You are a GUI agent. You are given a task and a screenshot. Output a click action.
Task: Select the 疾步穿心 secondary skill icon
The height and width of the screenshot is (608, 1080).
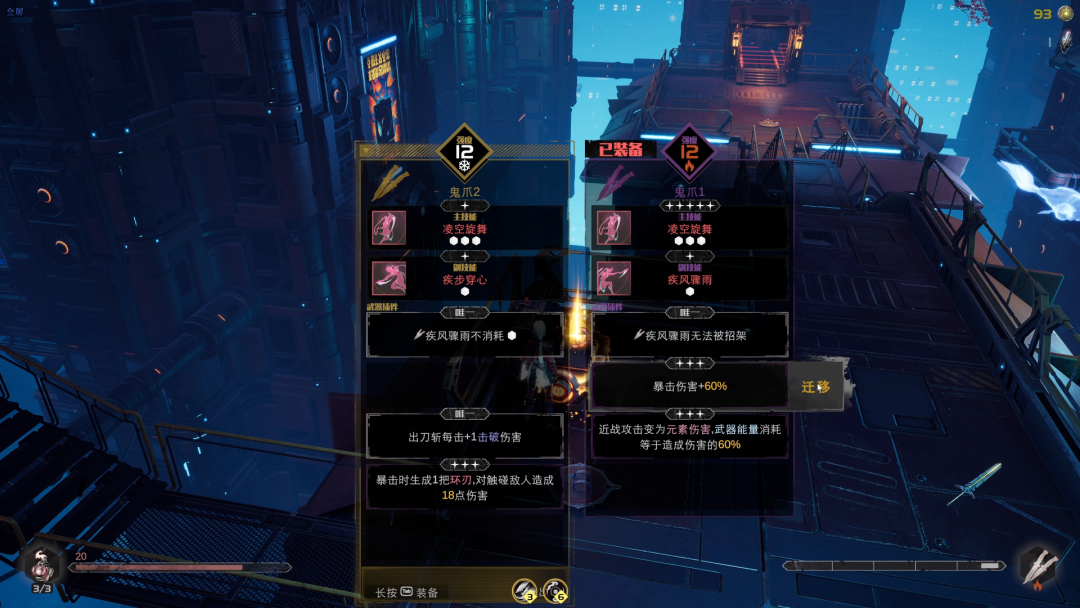[x=389, y=278]
